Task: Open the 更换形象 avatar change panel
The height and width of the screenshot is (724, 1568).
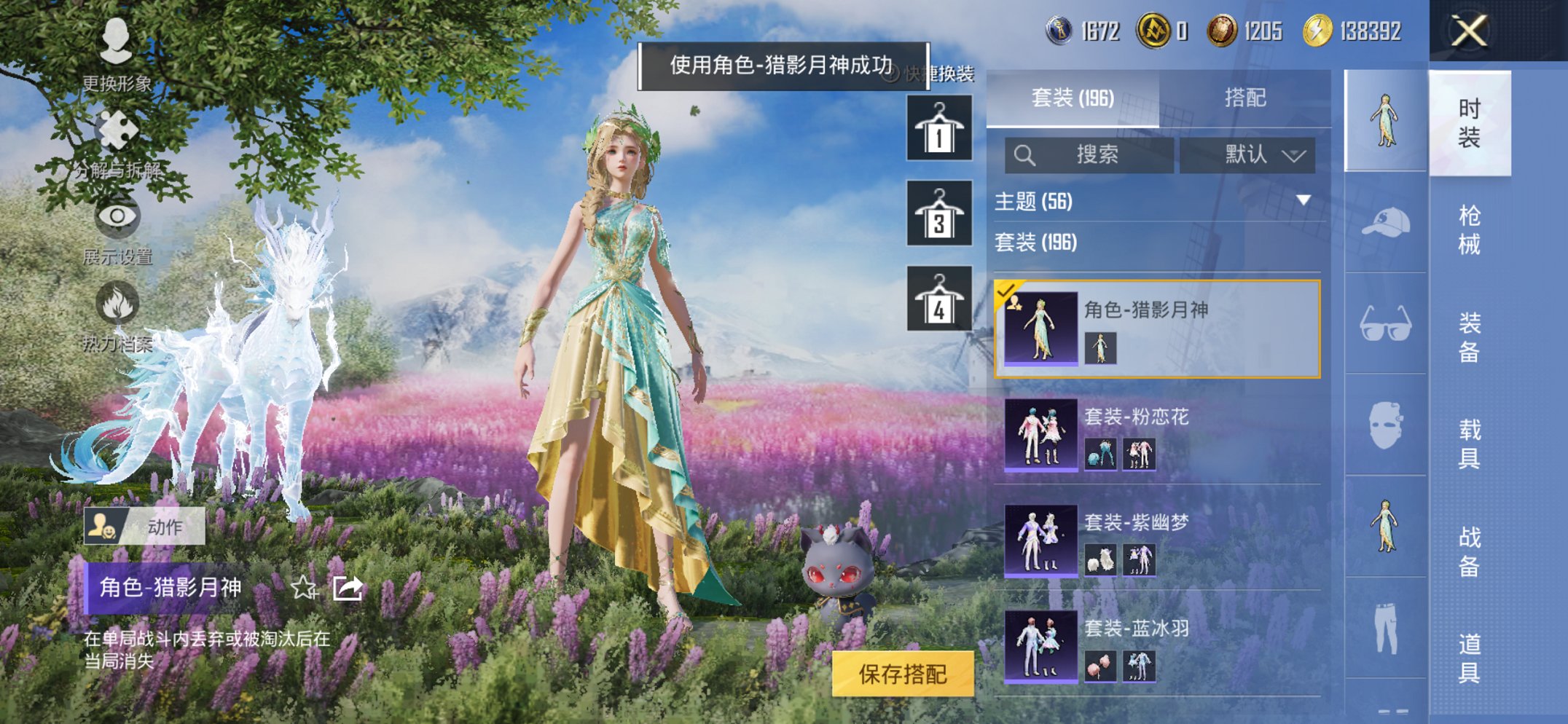Action: (117, 44)
